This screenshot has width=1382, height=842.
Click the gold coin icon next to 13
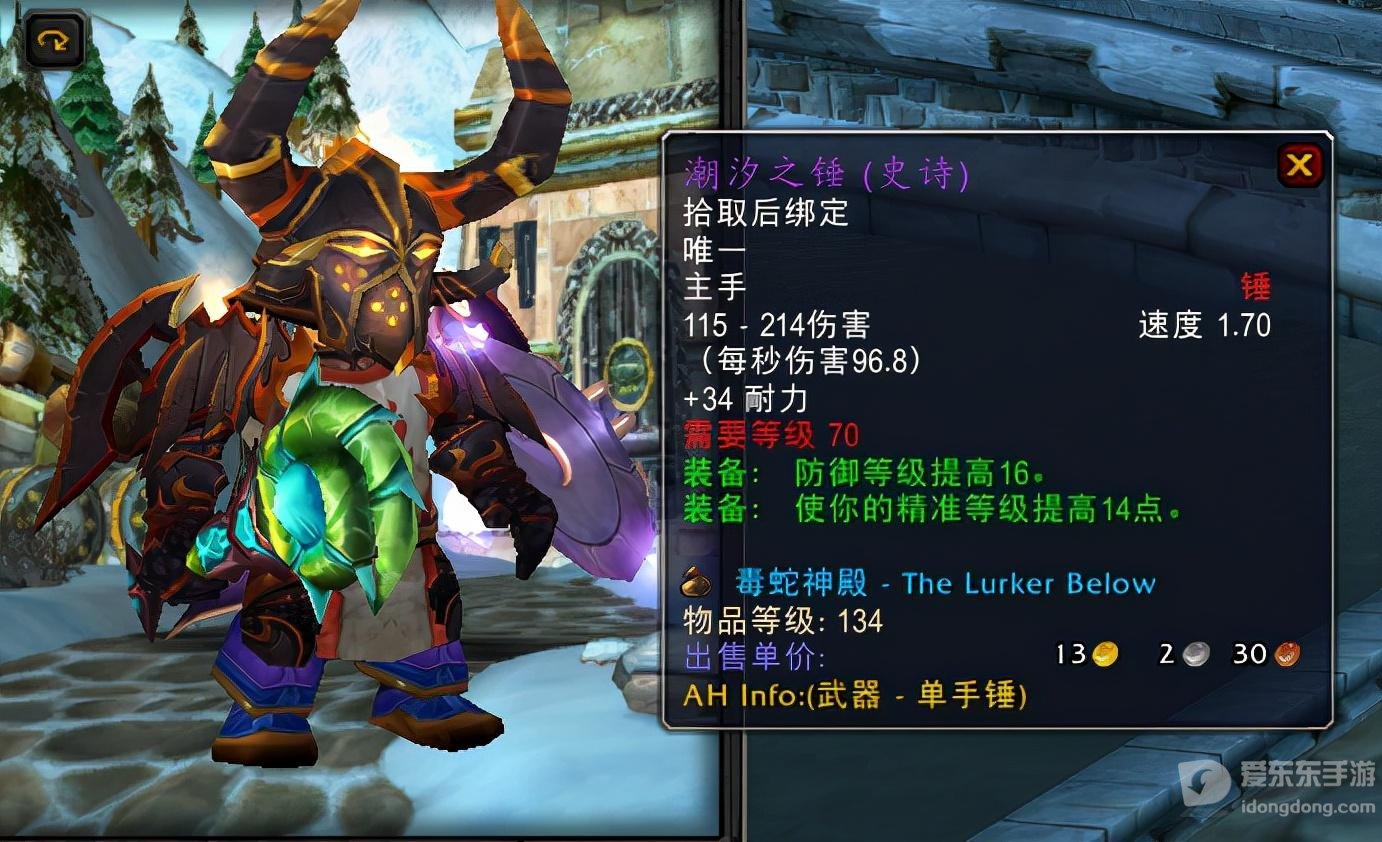coord(1106,654)
